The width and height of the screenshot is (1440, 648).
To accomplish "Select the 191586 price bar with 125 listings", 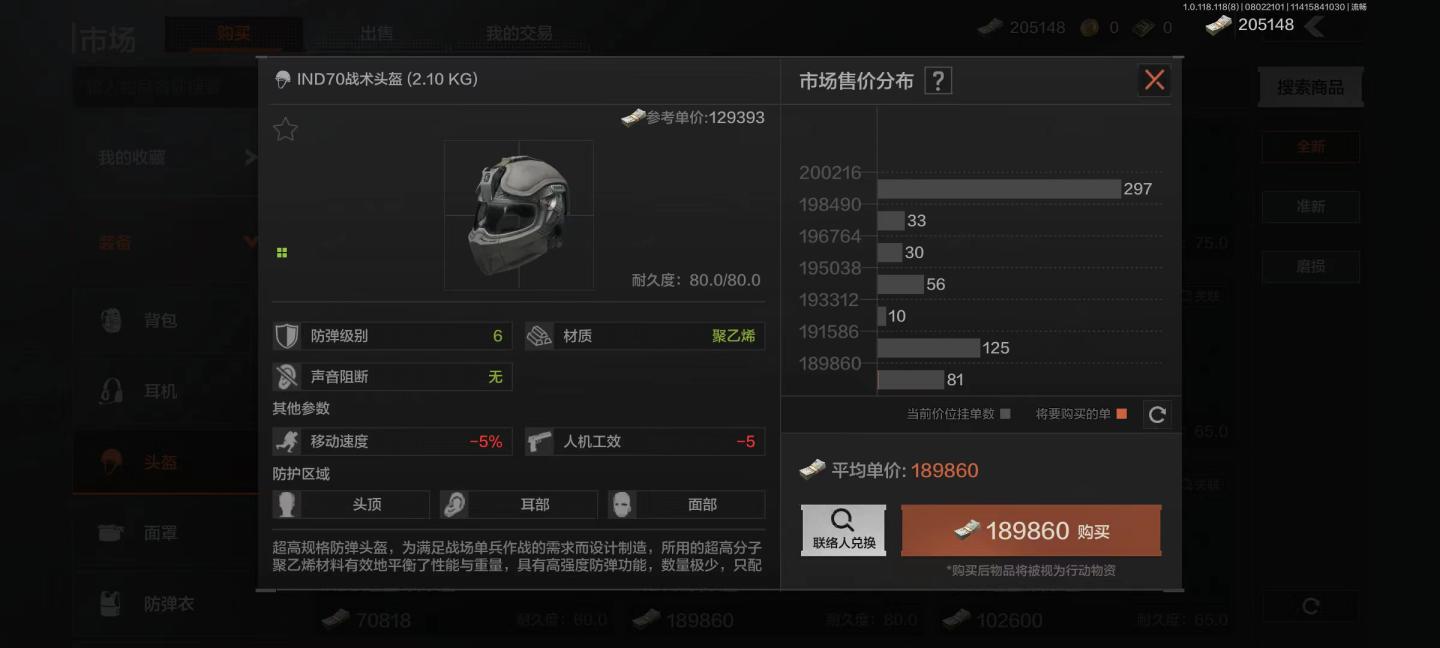I will coord(928,348).
